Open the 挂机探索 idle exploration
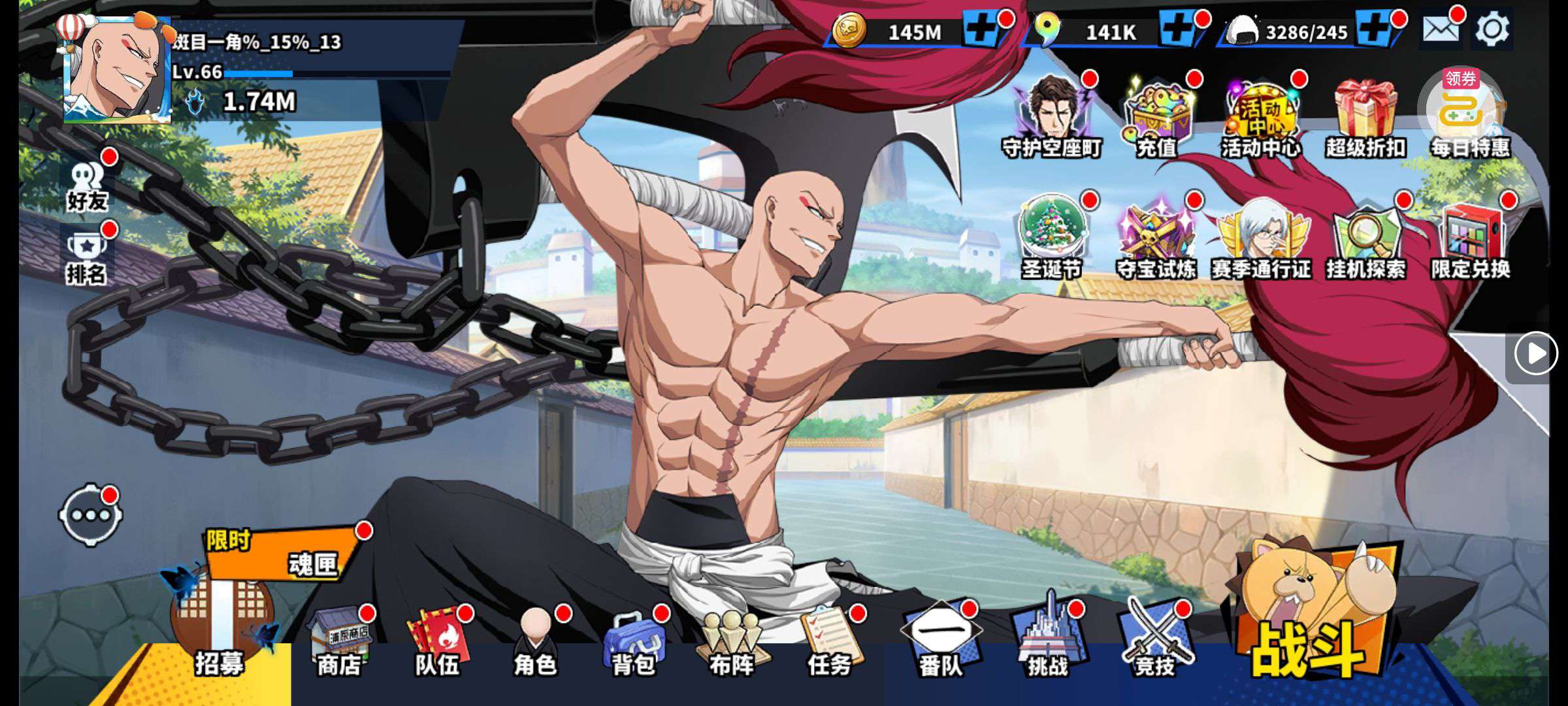The image size is (1568, 706). click(x=1365, y=239)
